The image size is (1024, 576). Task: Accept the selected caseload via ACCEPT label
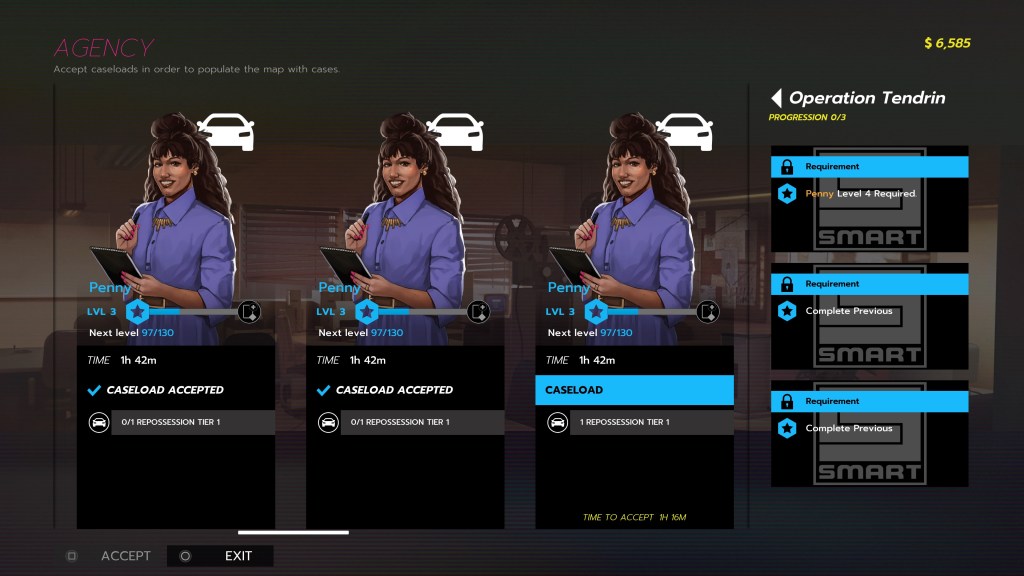tap(125, 556)
